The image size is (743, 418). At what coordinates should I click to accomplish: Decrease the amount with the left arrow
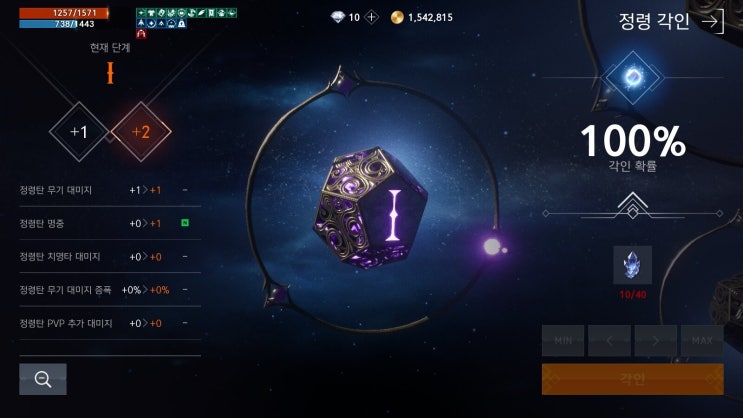click(x=609, y=341)
